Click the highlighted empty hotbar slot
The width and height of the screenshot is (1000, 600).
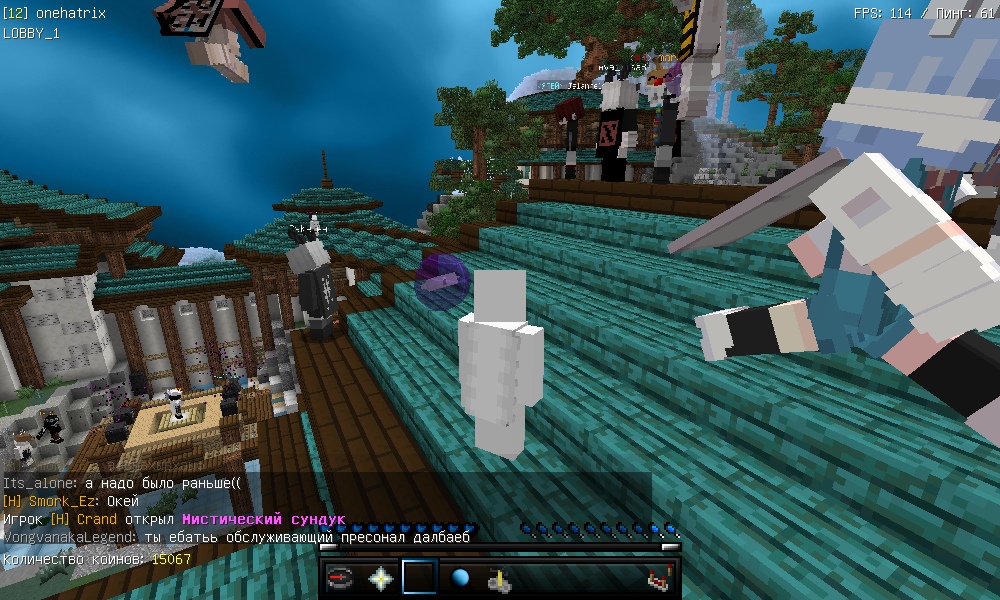[x=420, y=578]
